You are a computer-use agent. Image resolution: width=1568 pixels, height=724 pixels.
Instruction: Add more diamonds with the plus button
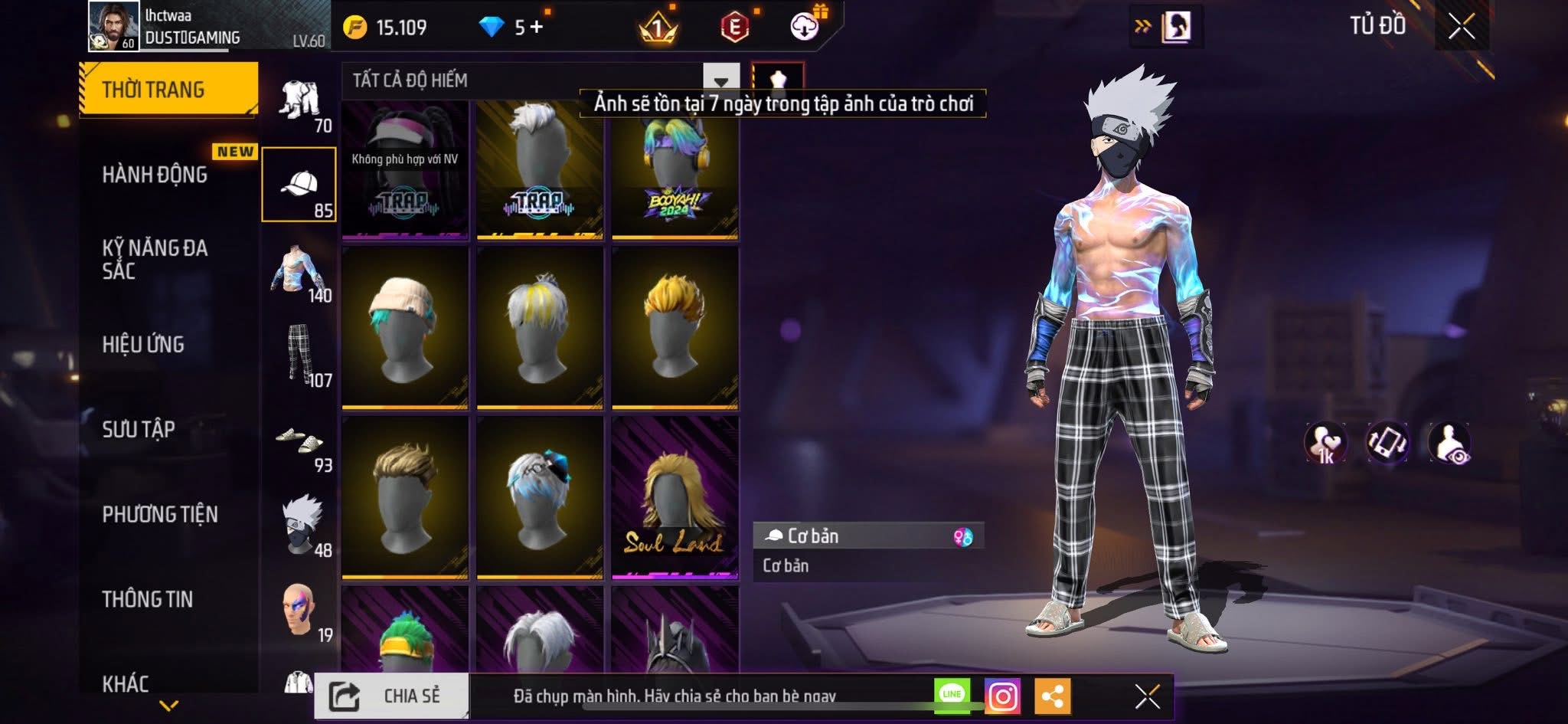click(537, 28)
